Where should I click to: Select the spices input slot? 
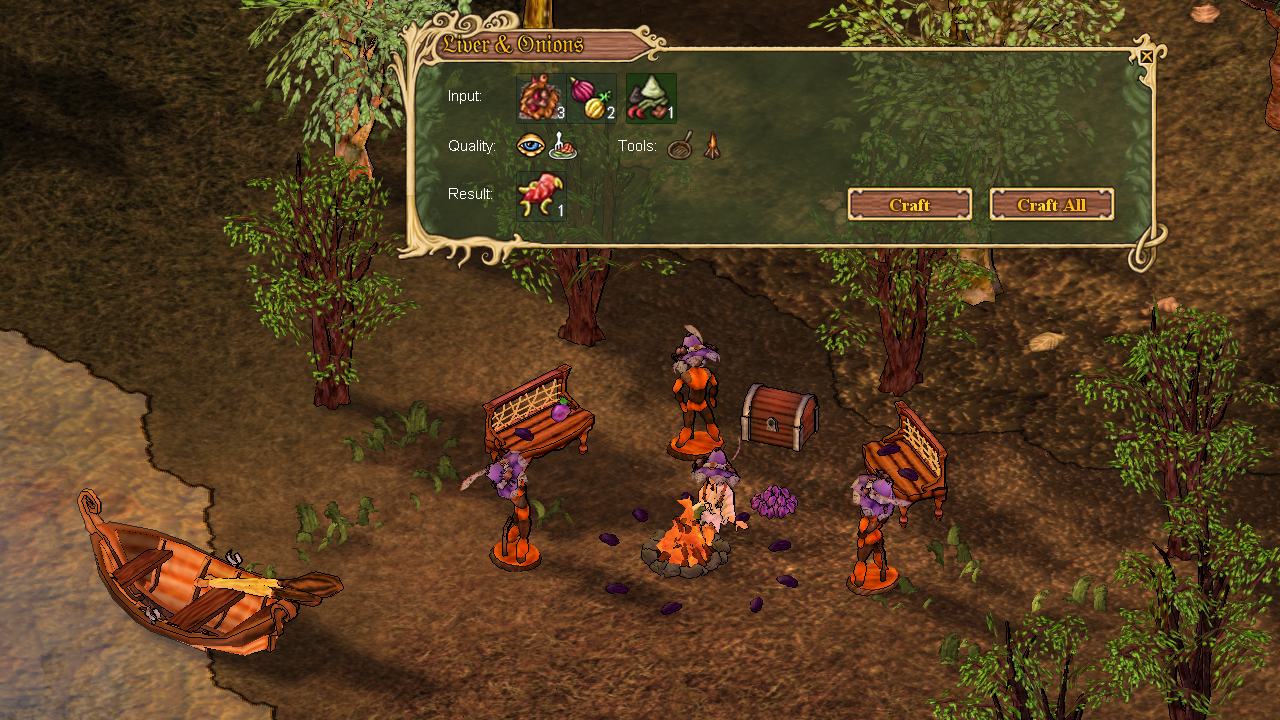pyautogui.click(x=651, y=98)
